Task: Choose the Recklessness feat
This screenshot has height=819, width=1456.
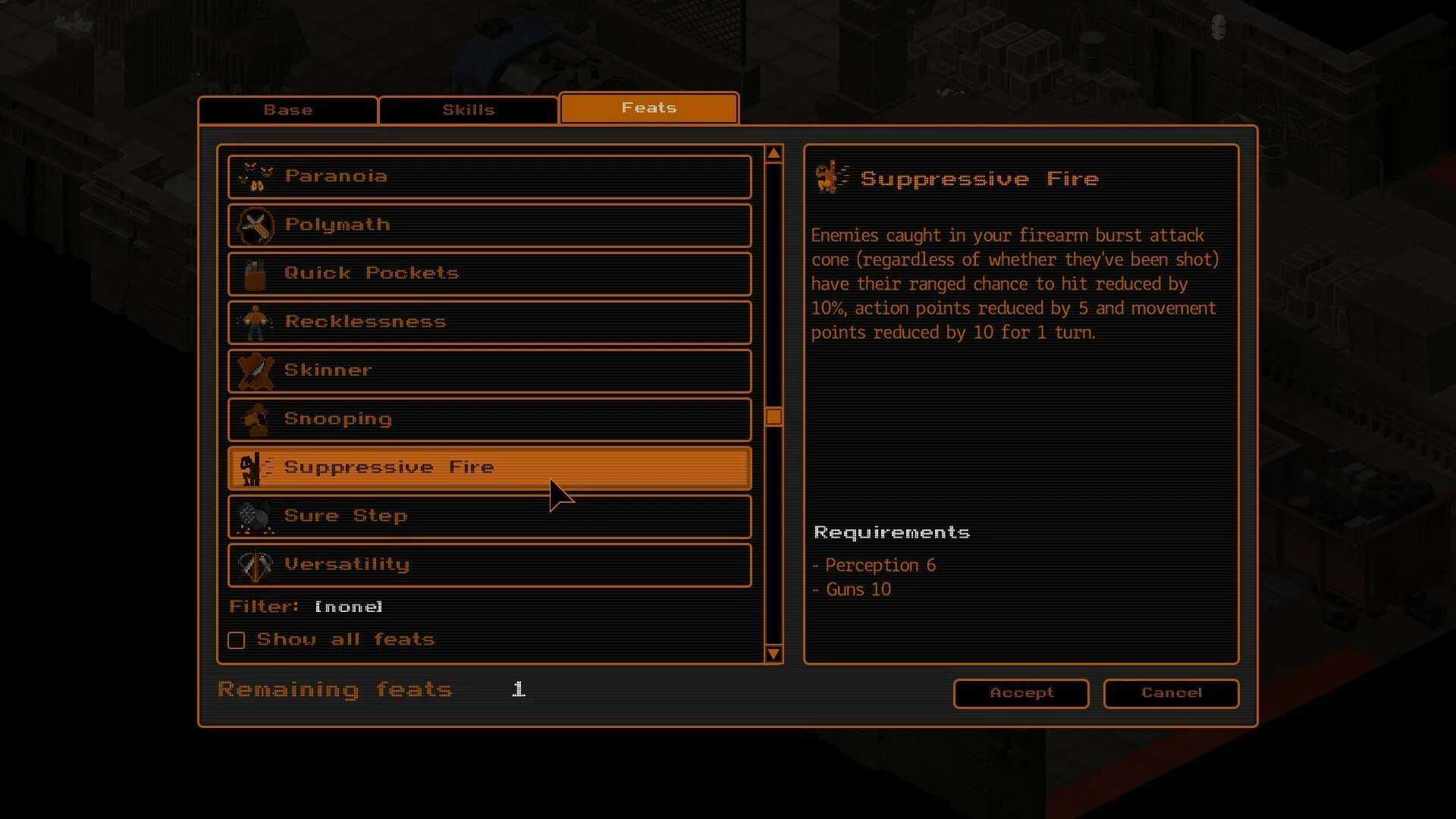Action: pos(489,322)
